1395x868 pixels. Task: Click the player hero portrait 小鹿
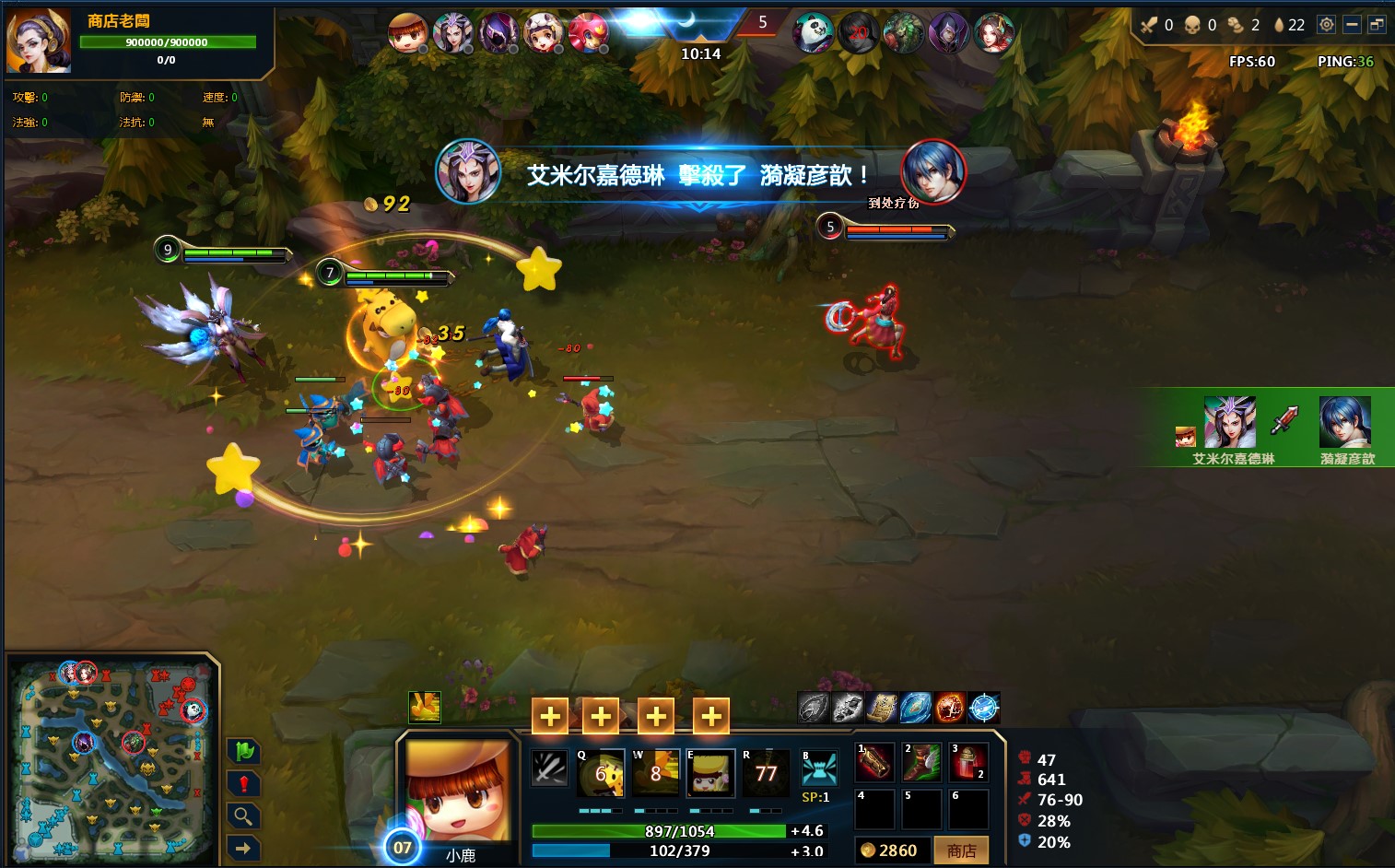click(458, 791)
